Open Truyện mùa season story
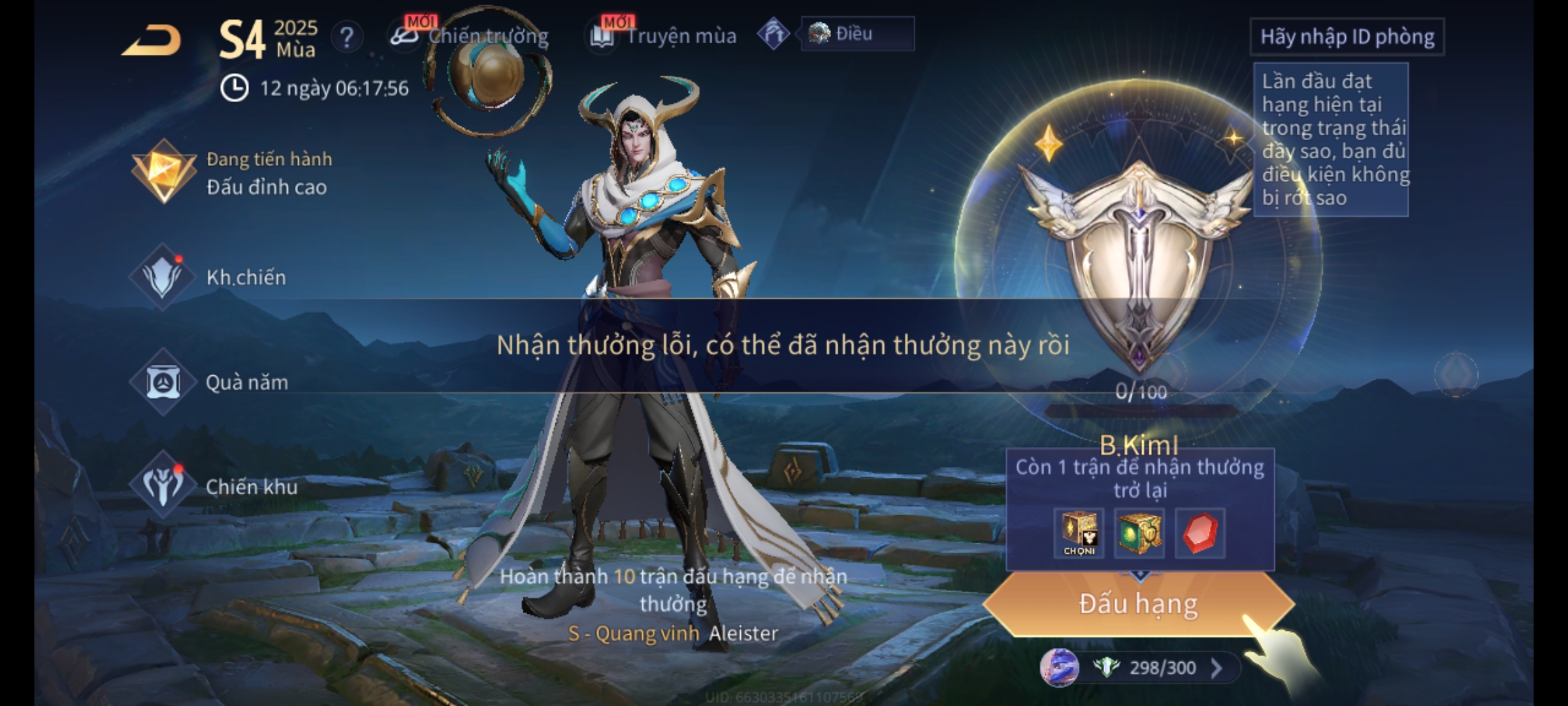The width and height of the screenshot is (1568, 706). (664, 36)
